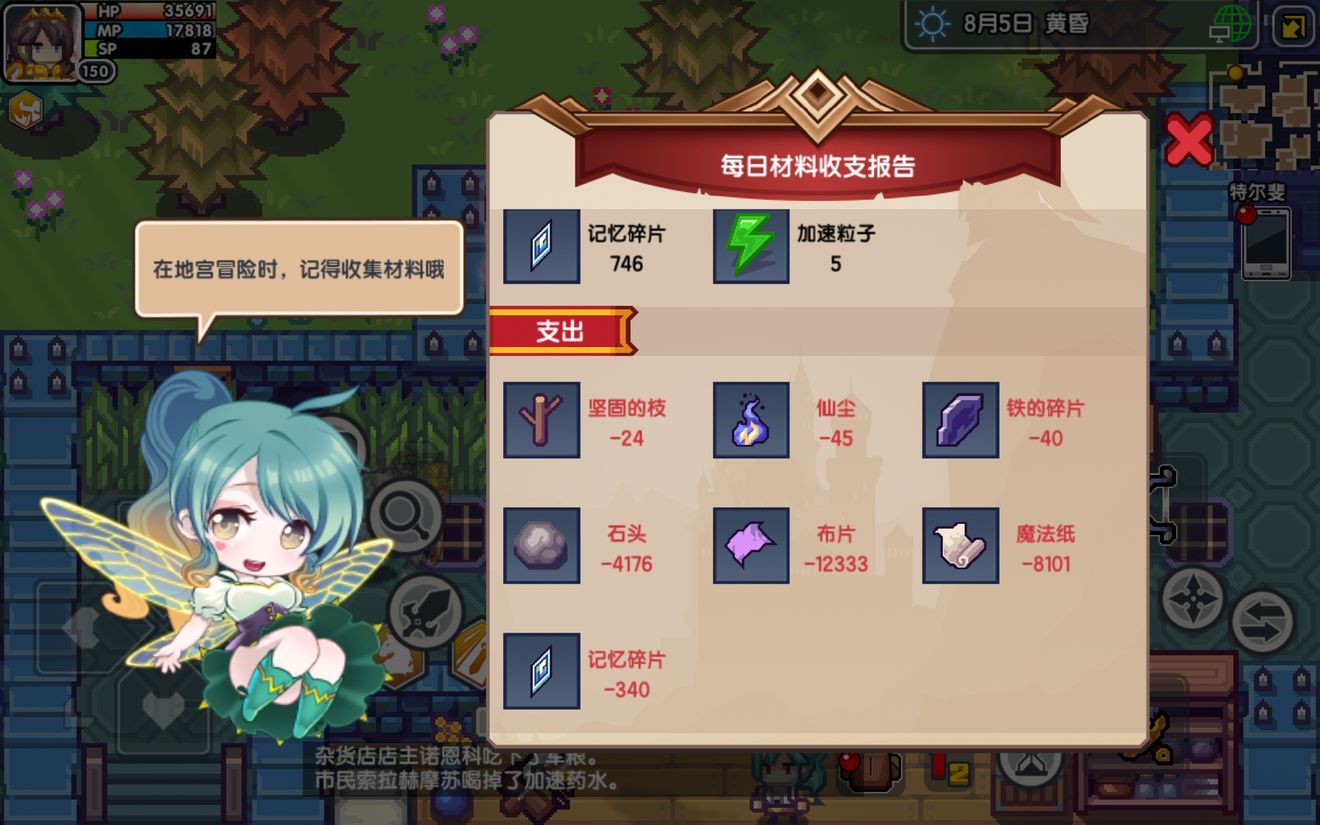Select the 石头 stone material icon
The image size is (1320, 825).
pyautogui.click(x=541, y=547)
